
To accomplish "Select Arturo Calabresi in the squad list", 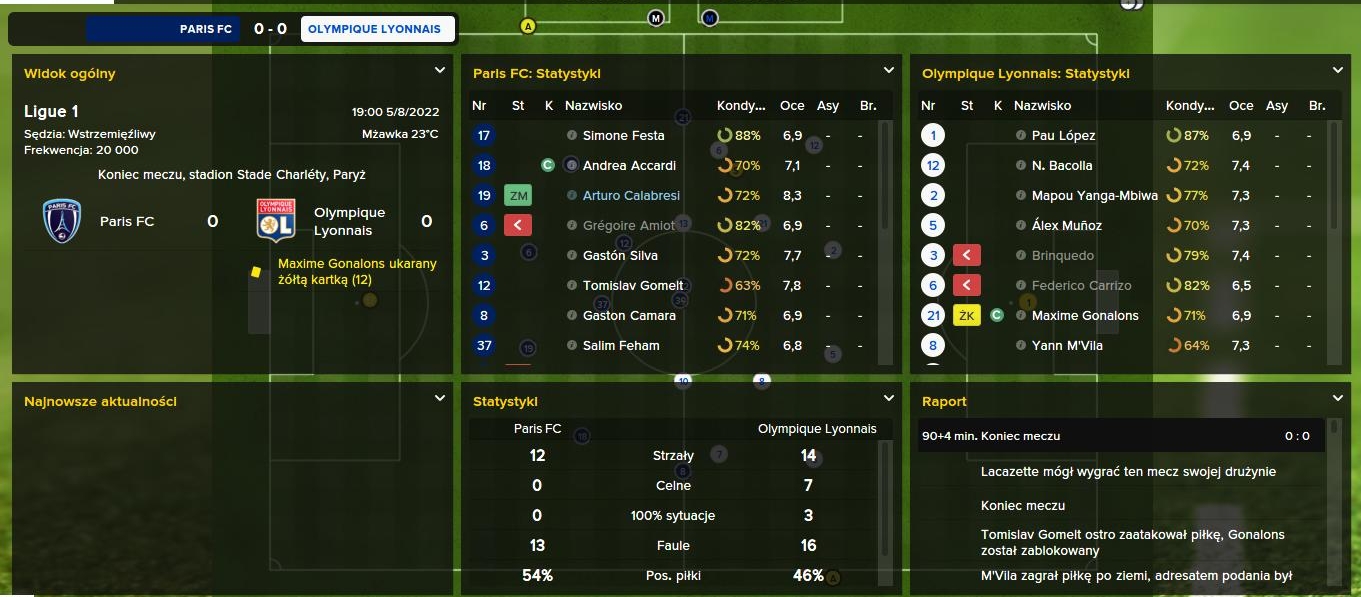I will (630, 195).
